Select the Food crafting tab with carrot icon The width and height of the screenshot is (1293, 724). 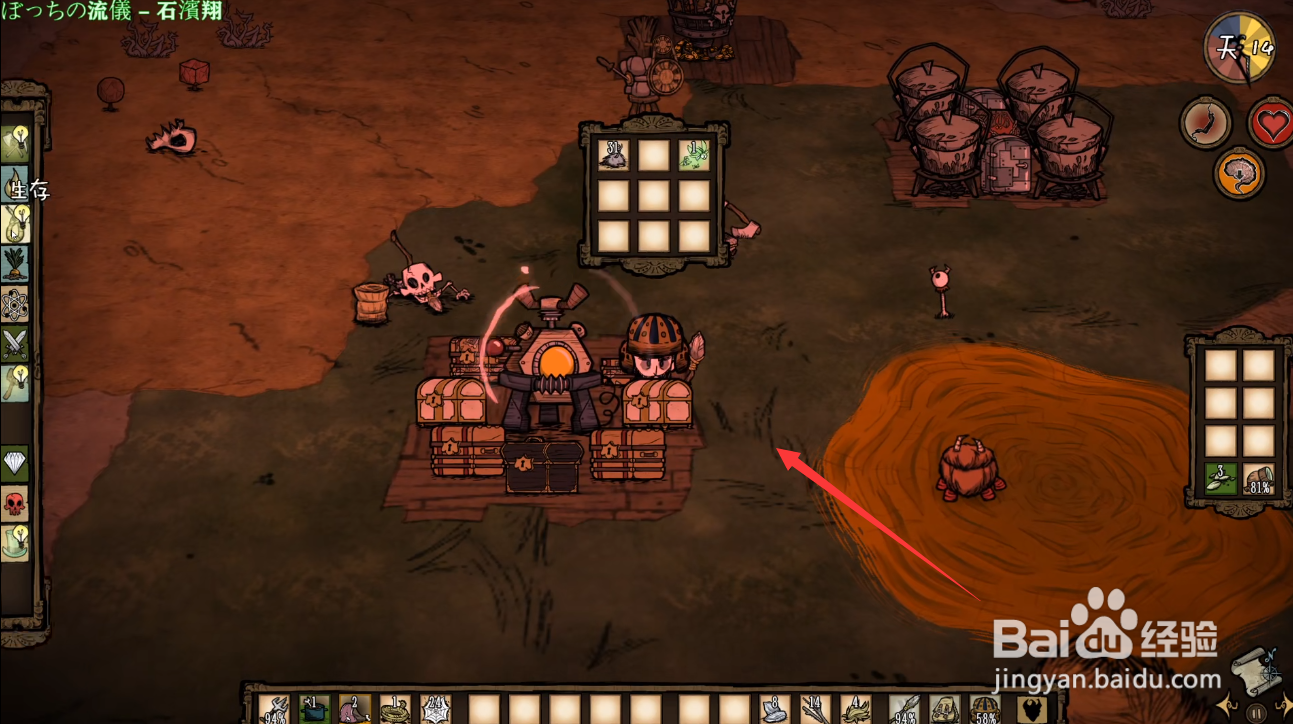(x=15, y=264)
